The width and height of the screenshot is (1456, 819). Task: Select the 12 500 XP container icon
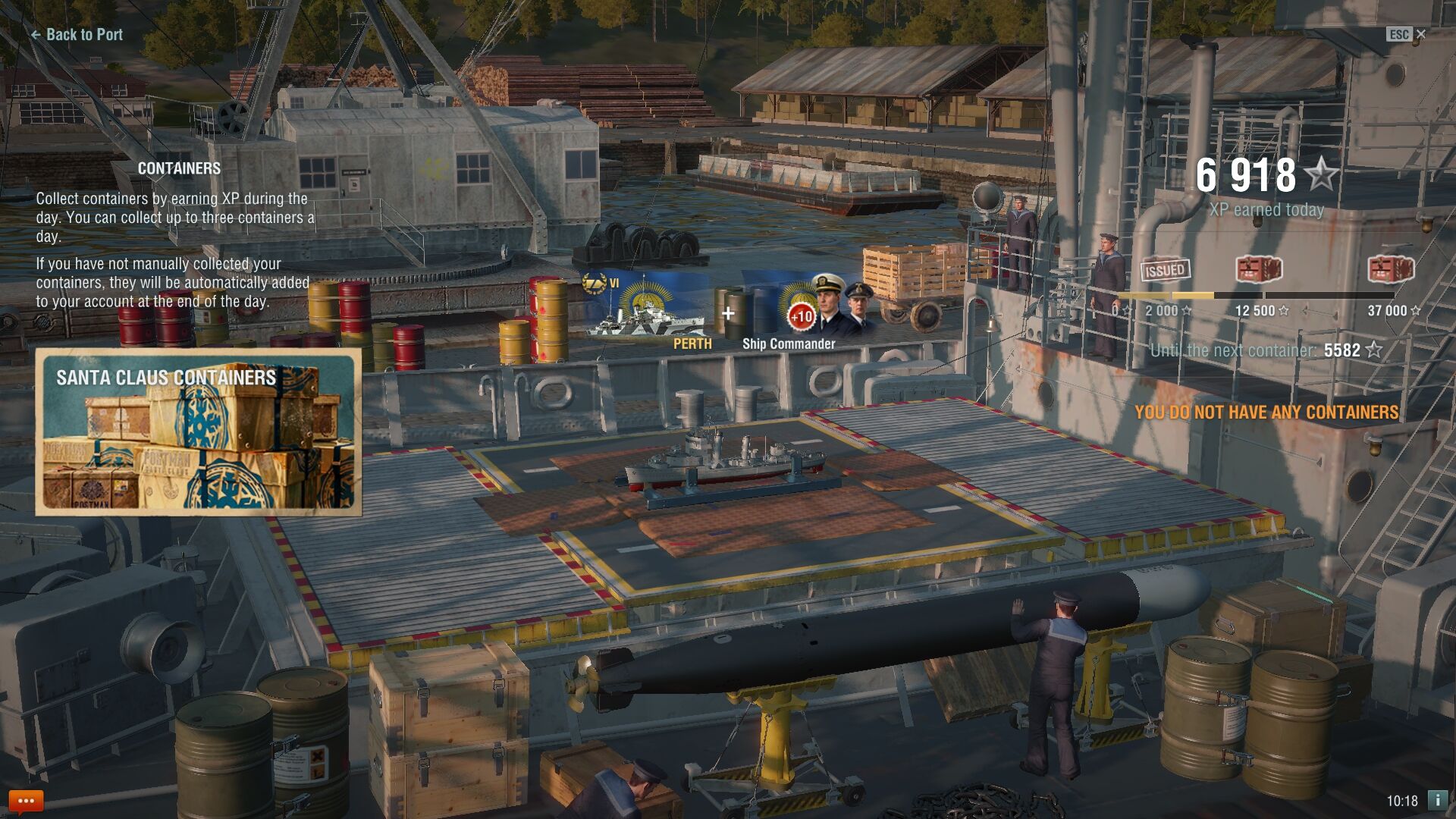[1259, 269]
